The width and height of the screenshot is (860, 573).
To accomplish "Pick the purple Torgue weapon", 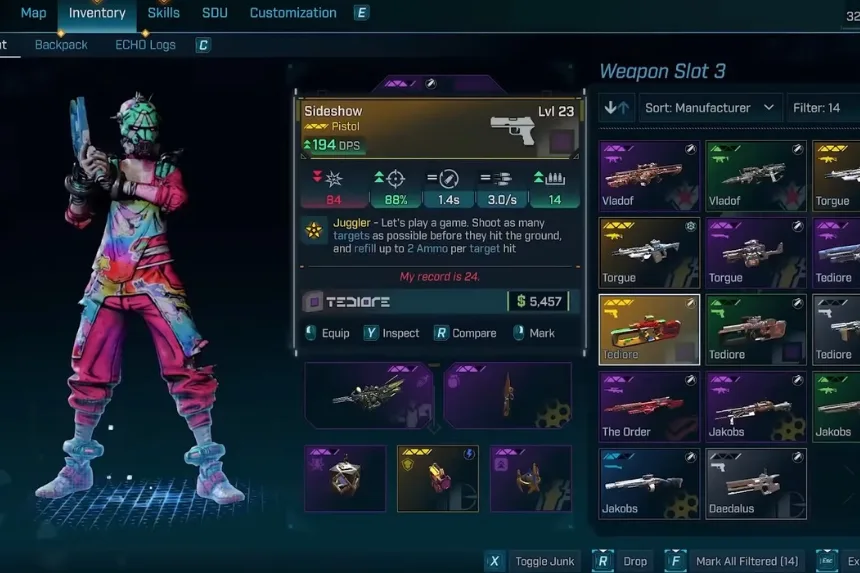I will point(755,252).
